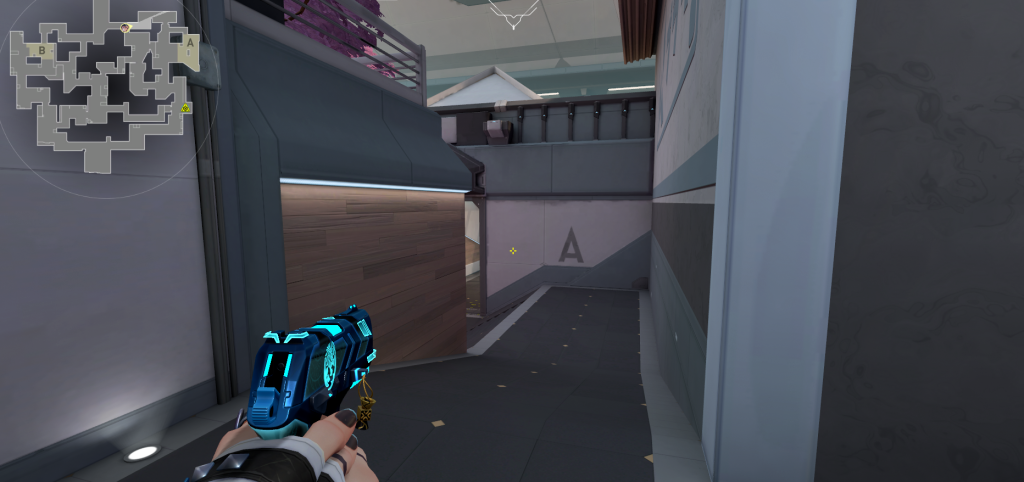Select the A site marker on the minimap

(189, 43)
